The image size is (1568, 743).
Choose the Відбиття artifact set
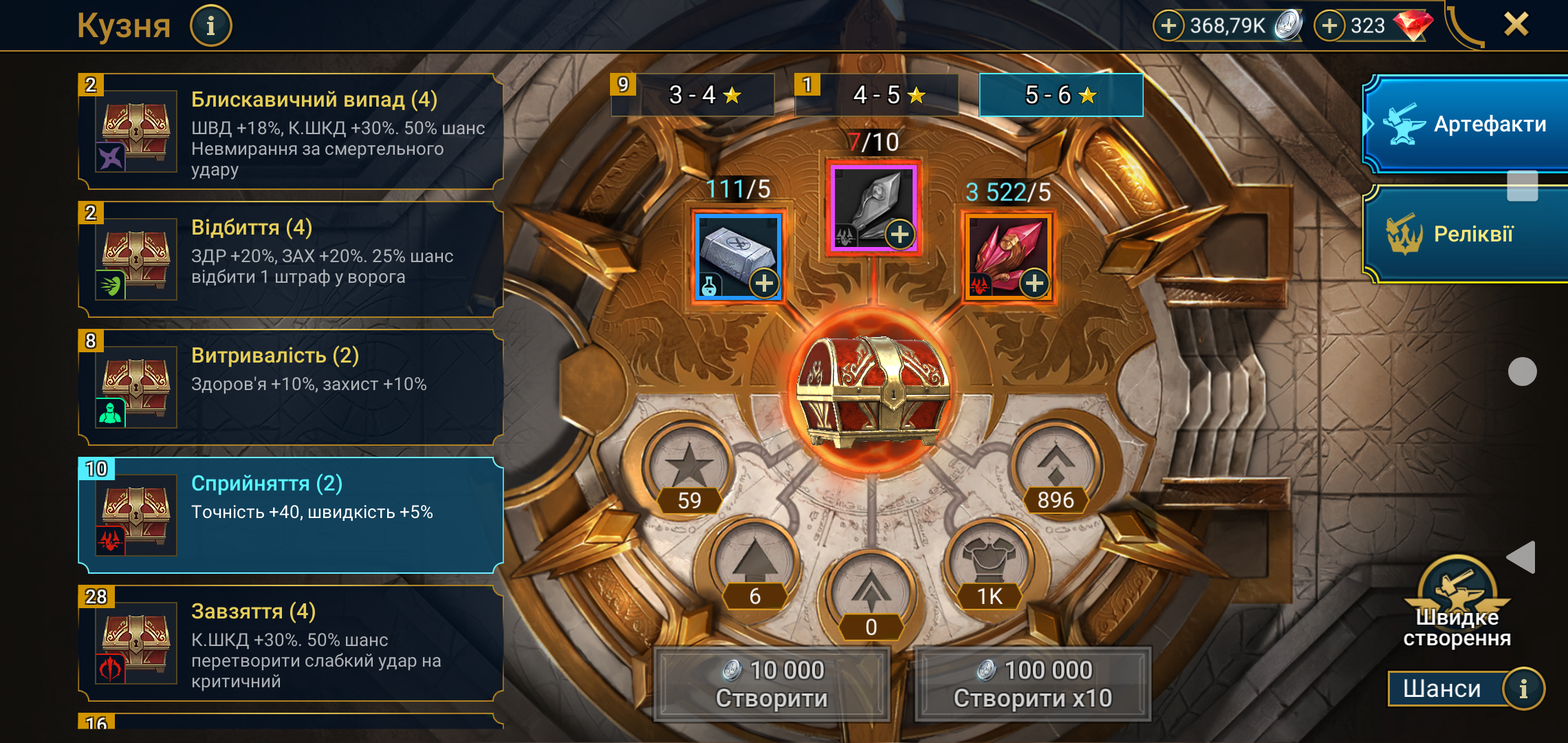[292, 259]
